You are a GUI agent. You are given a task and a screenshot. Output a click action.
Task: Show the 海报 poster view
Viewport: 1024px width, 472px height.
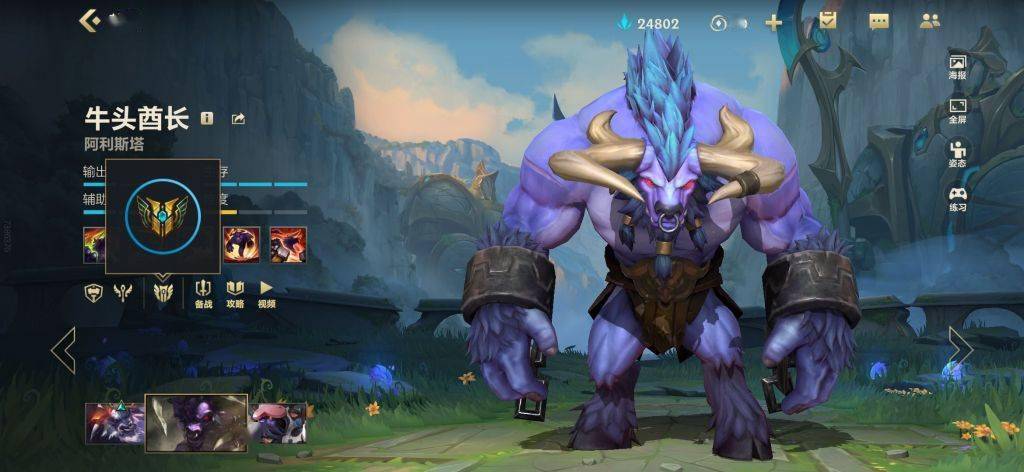(x=957, y=67)
